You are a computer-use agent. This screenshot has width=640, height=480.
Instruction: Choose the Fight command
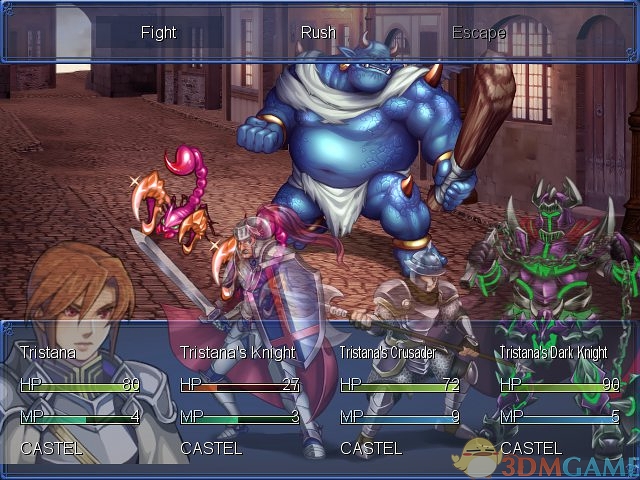tap(158, 33)
